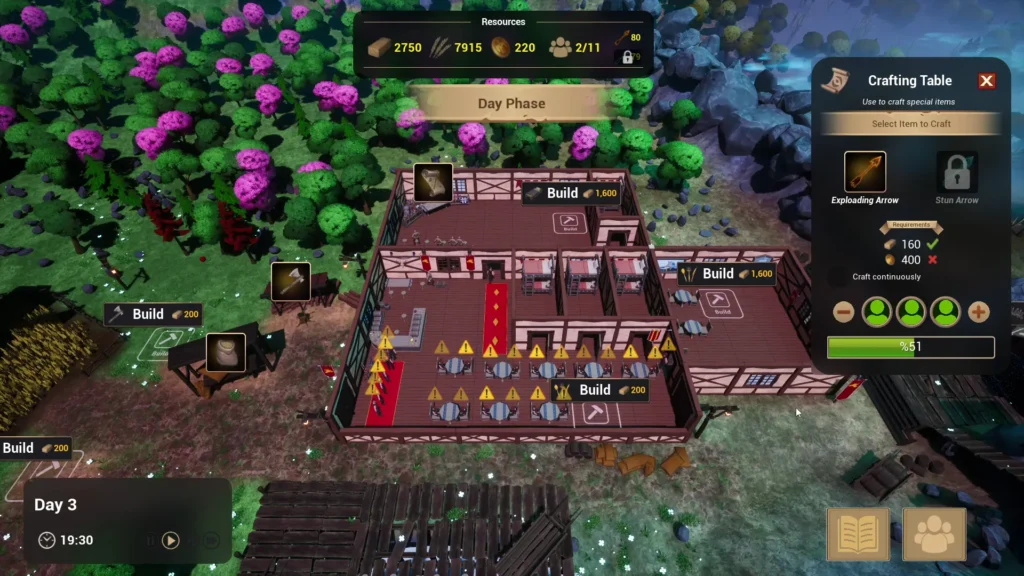
Task: Click the fast-forward time button
Action: (211, 540)
